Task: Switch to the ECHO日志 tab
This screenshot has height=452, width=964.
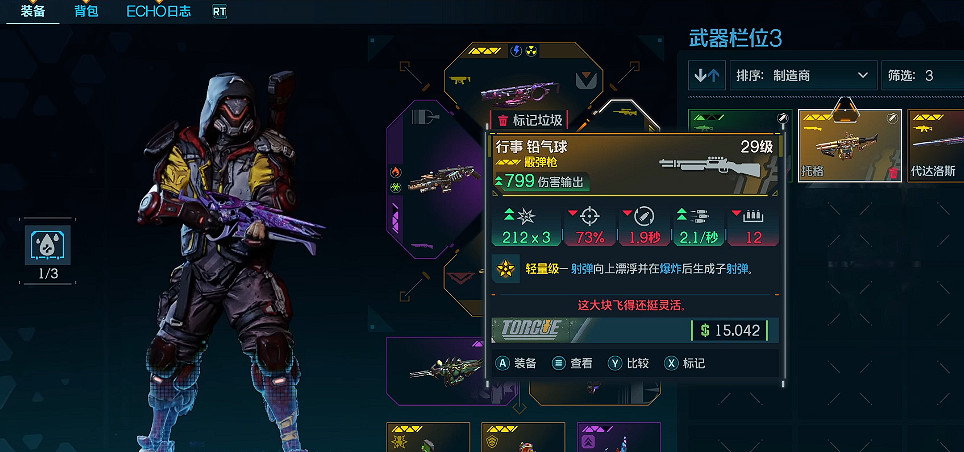Action: point(158,13)
